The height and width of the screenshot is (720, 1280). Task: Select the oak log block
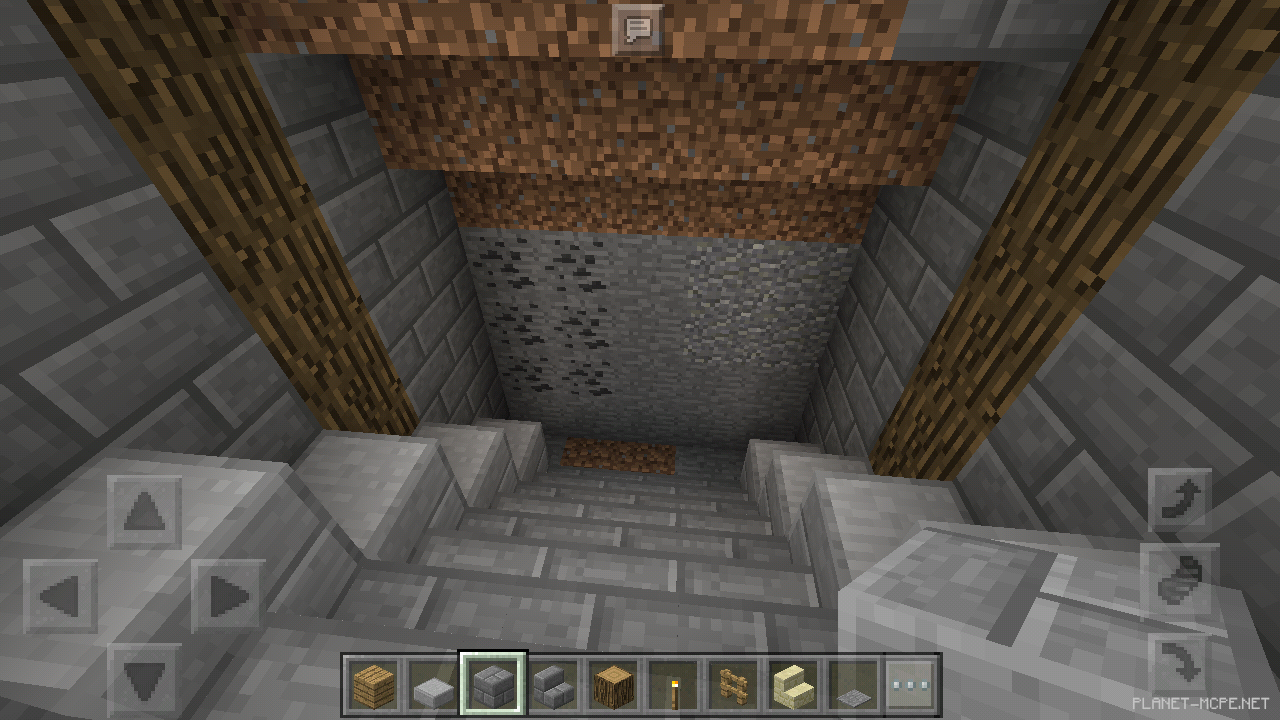(614, 684)
